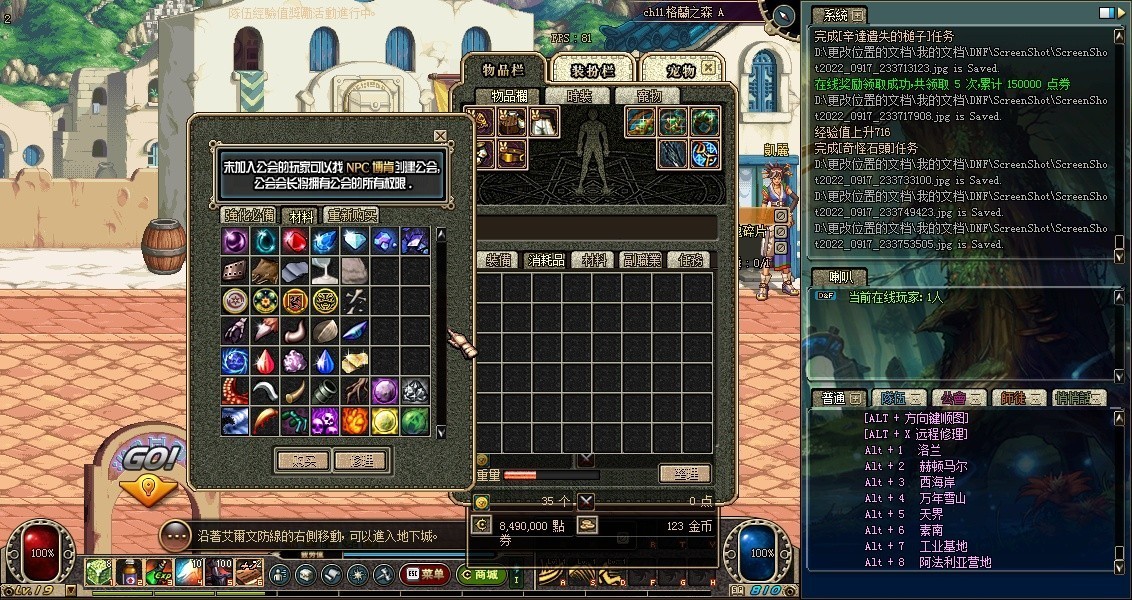The width and height of the screenshot is (1132, 600).
Task: Open the 任務 quest items tab
Action: [690, 260]
